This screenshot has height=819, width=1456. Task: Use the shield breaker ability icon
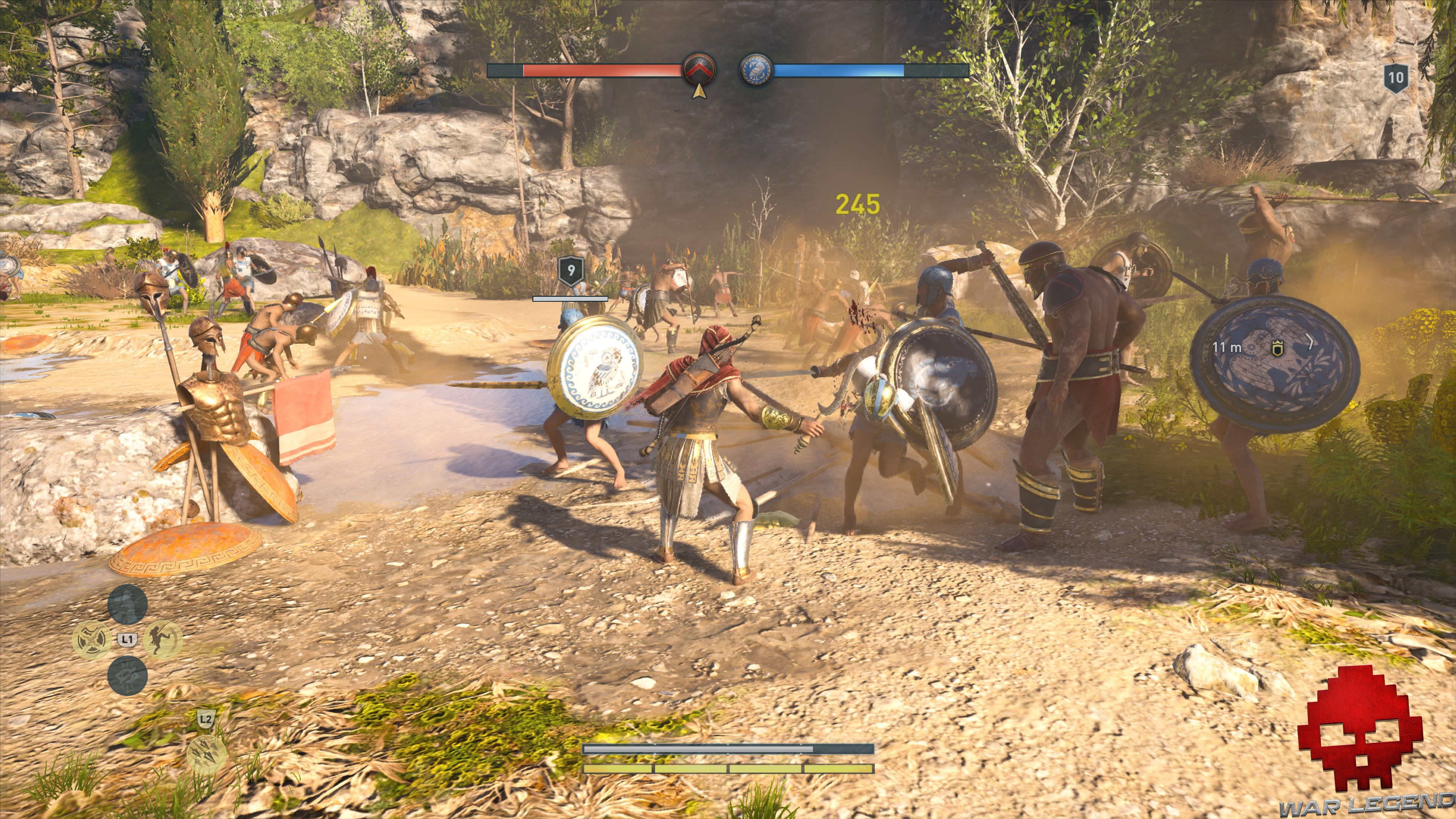(92, 640)
